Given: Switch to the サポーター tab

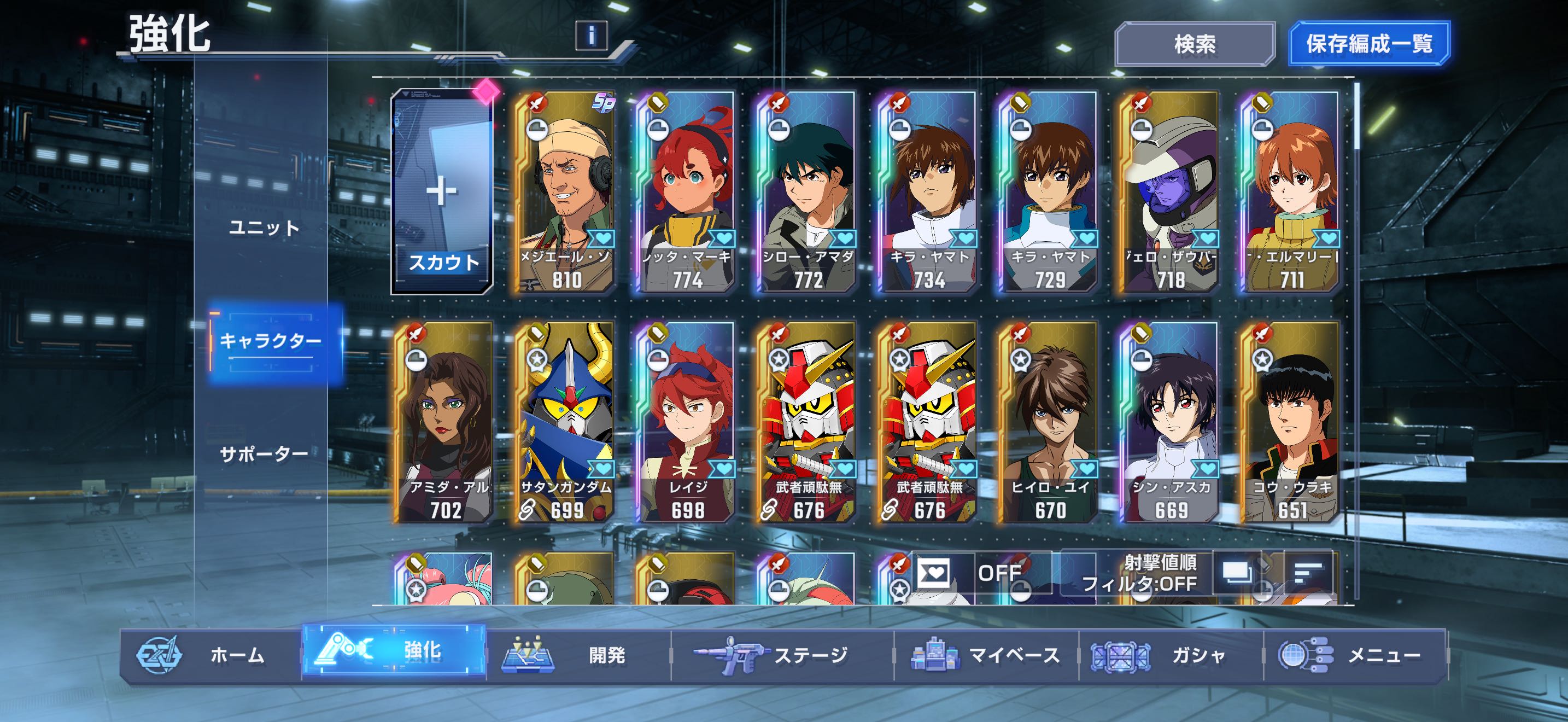Looking at the screenshot, I should [264, 453].
